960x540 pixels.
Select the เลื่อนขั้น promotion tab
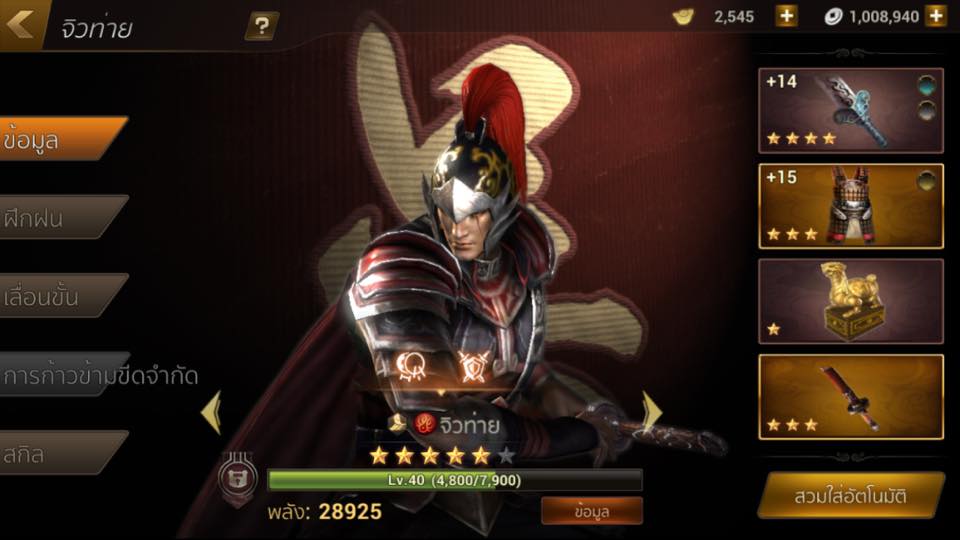(x=60, y=295)
